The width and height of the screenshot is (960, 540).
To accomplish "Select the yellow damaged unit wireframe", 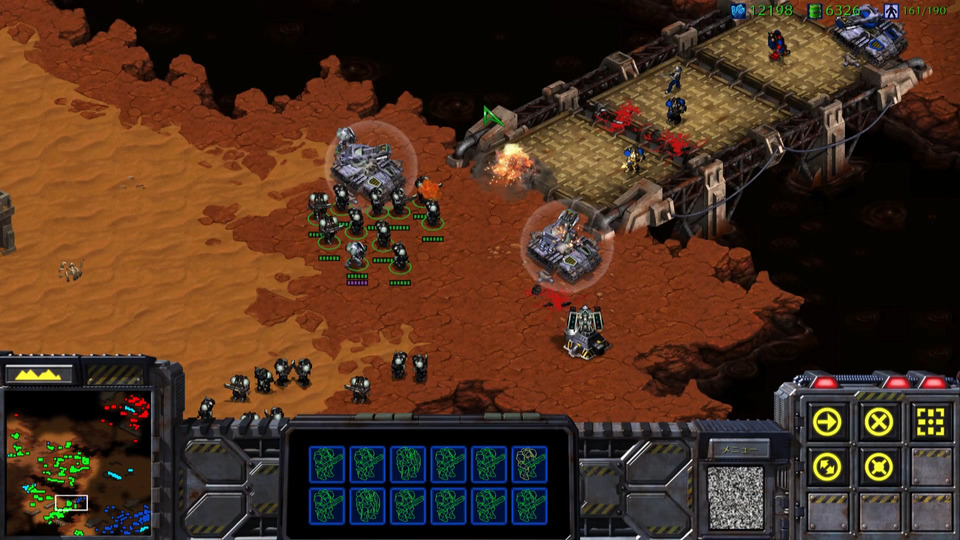I will coord(530,463).
